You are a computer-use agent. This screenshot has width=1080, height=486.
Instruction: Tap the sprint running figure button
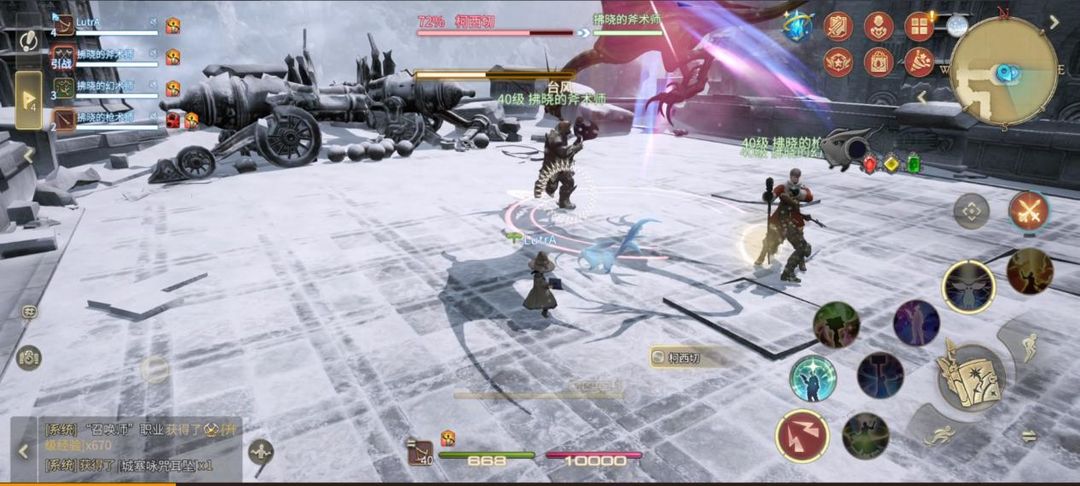tap(938, 435)
